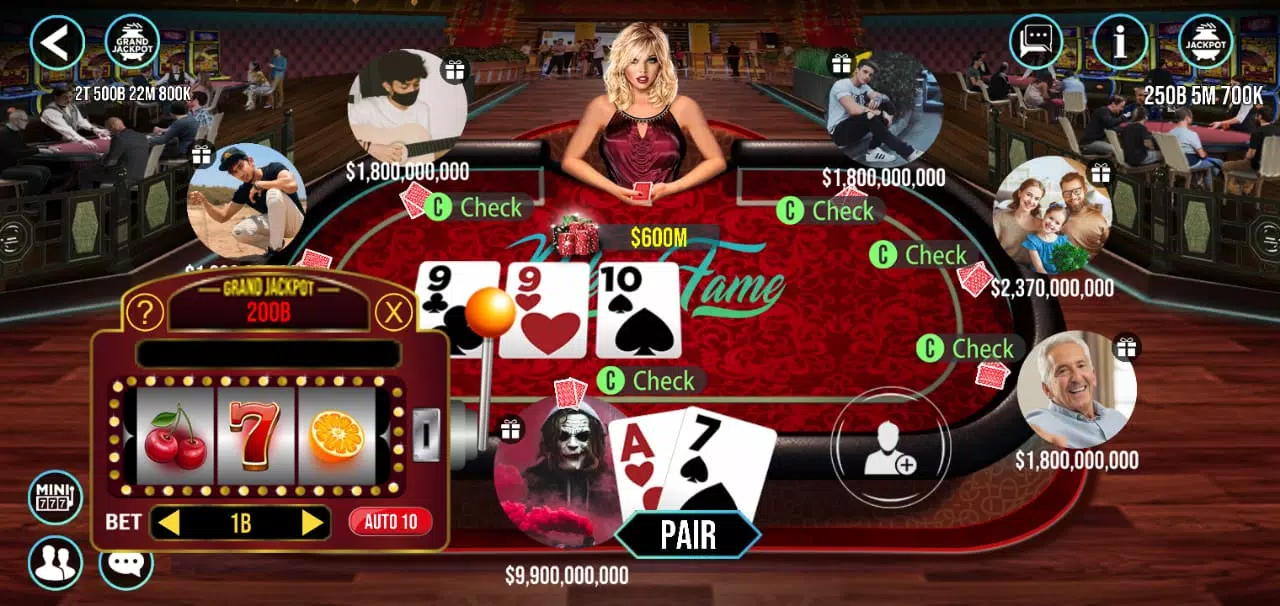Close the slot machine panel
The height and width of the screenshot is (606, 1280).
click(x=394, y=313)
